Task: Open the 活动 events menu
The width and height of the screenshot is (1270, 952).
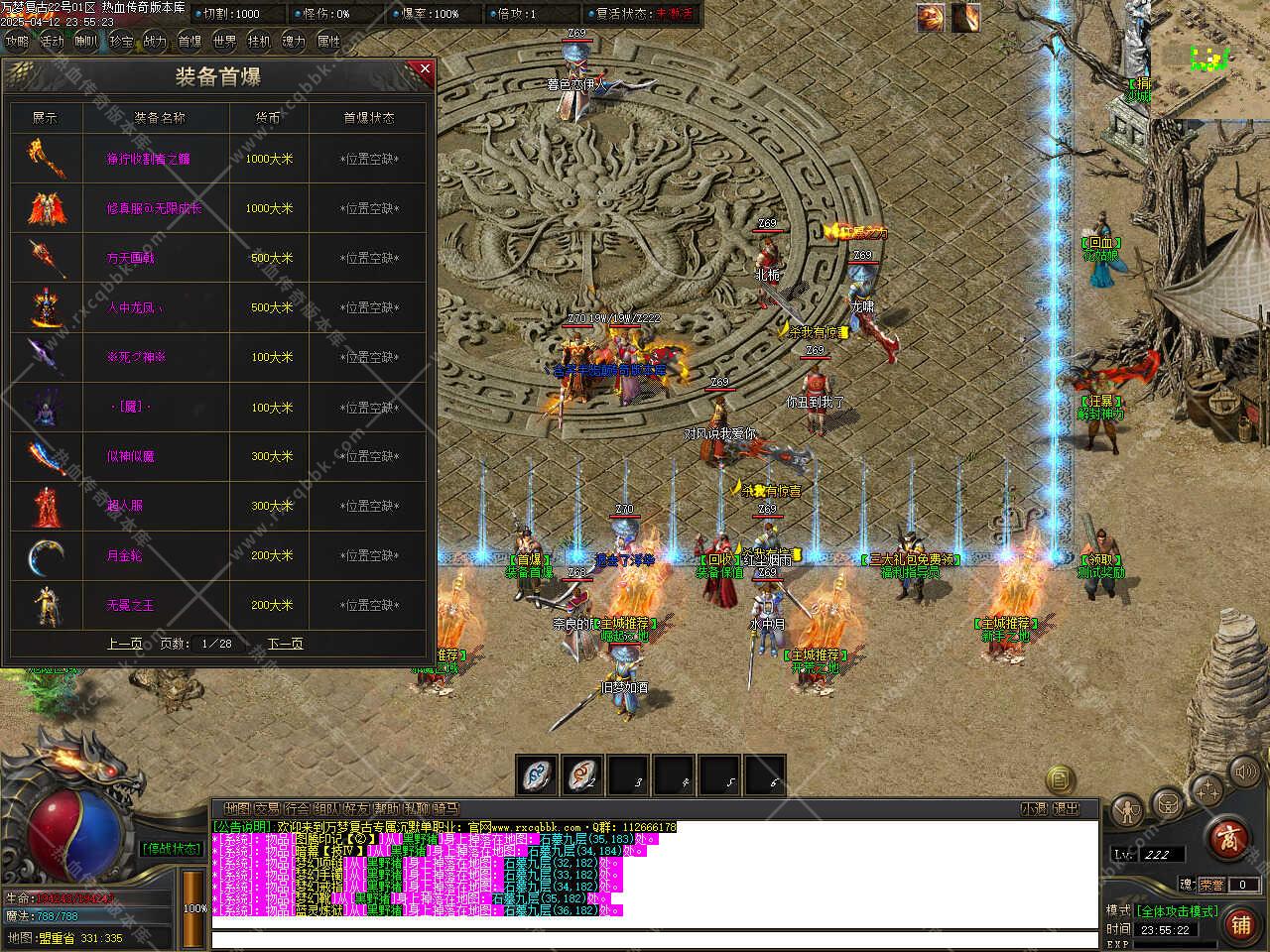Action: pyautogui.click(x=52, y=42)
